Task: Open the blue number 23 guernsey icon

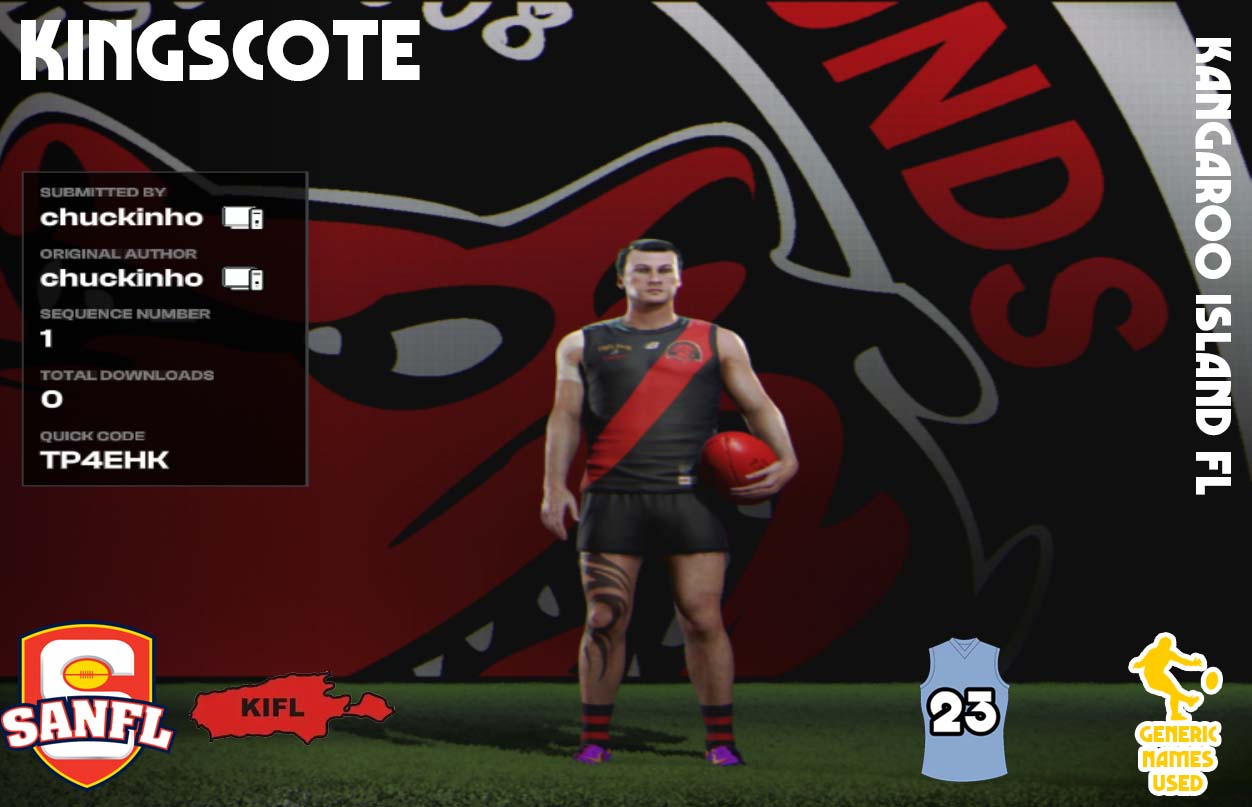Action: (963, 710)
